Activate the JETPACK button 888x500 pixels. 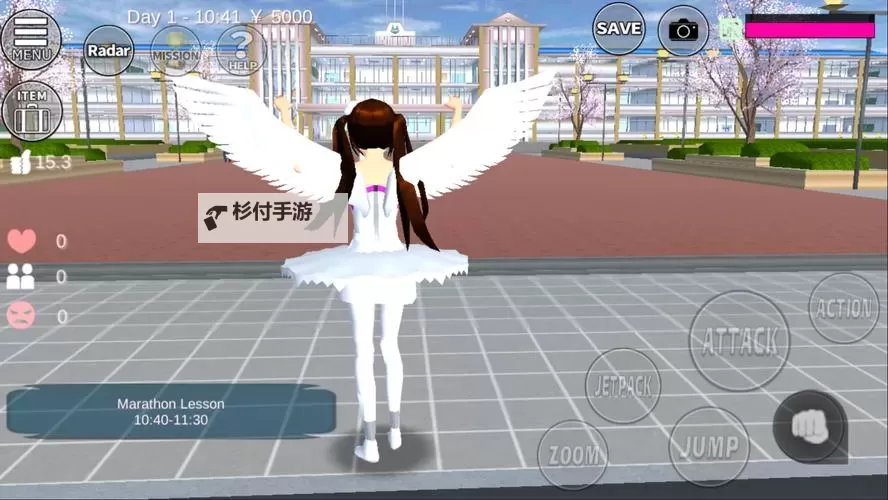622,386
